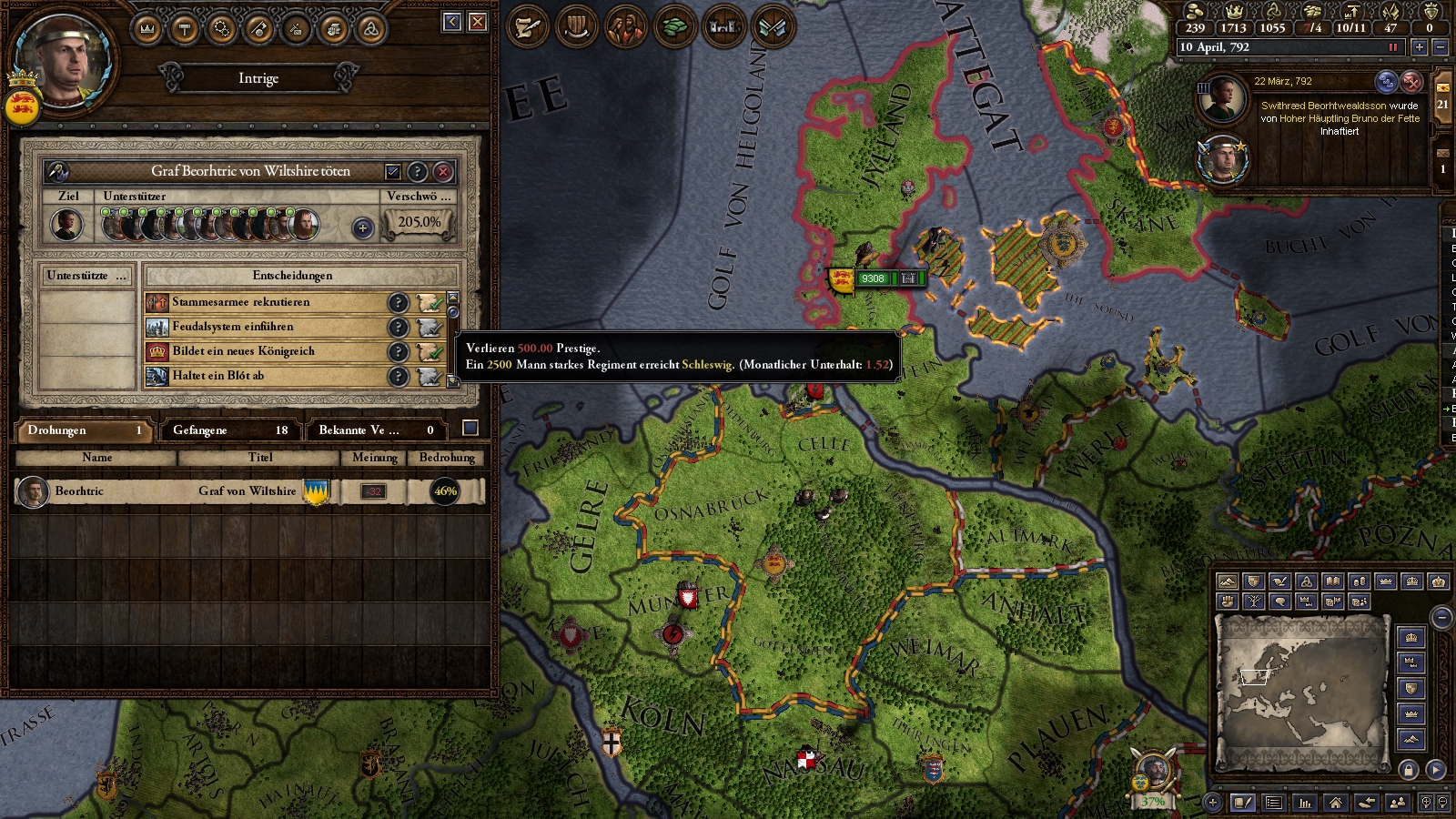Open help for the murder plot
1456x819 pixels.
click(418, 171)
